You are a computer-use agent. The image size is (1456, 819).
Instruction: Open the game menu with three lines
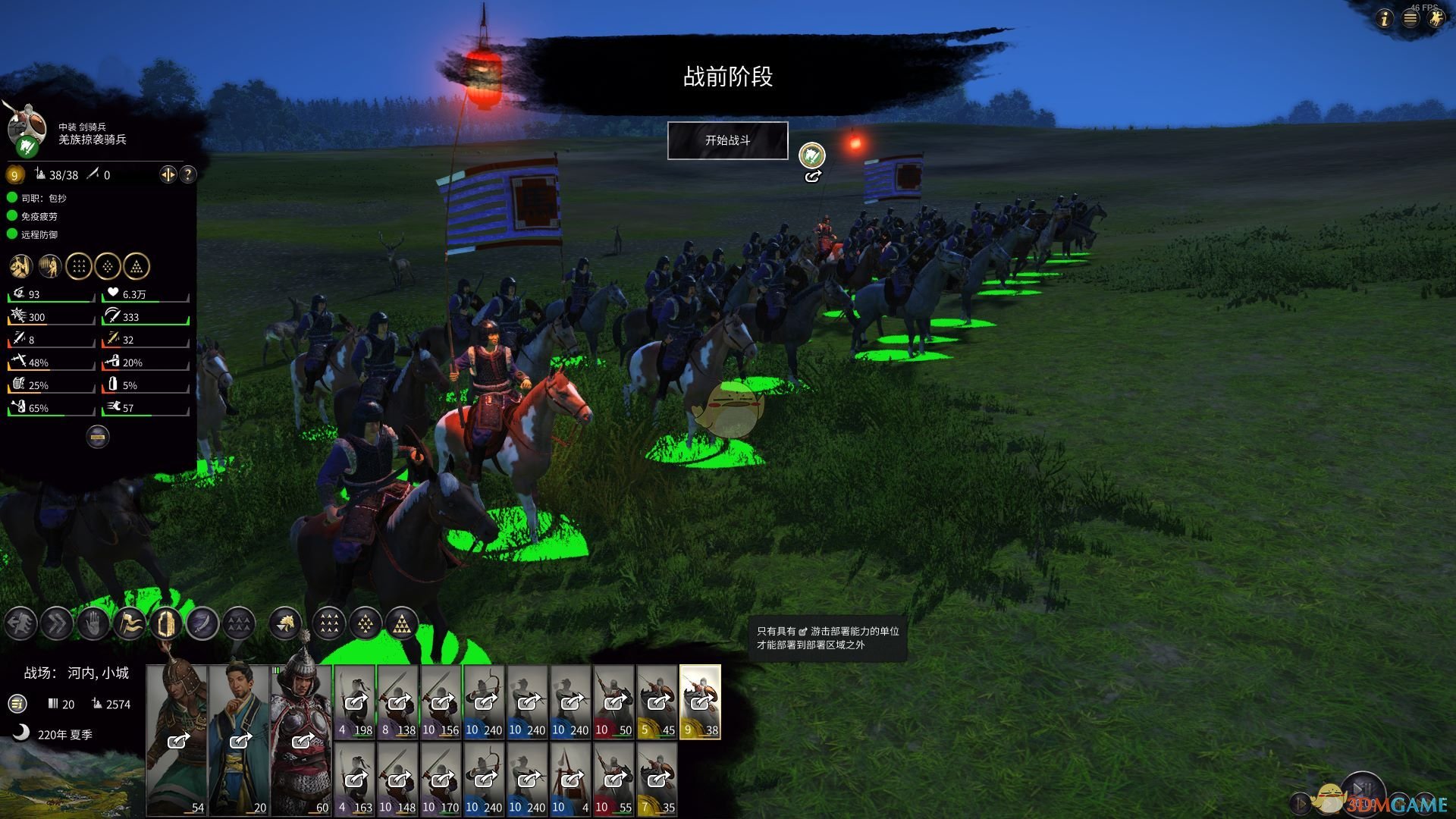tap(1410, 19)
